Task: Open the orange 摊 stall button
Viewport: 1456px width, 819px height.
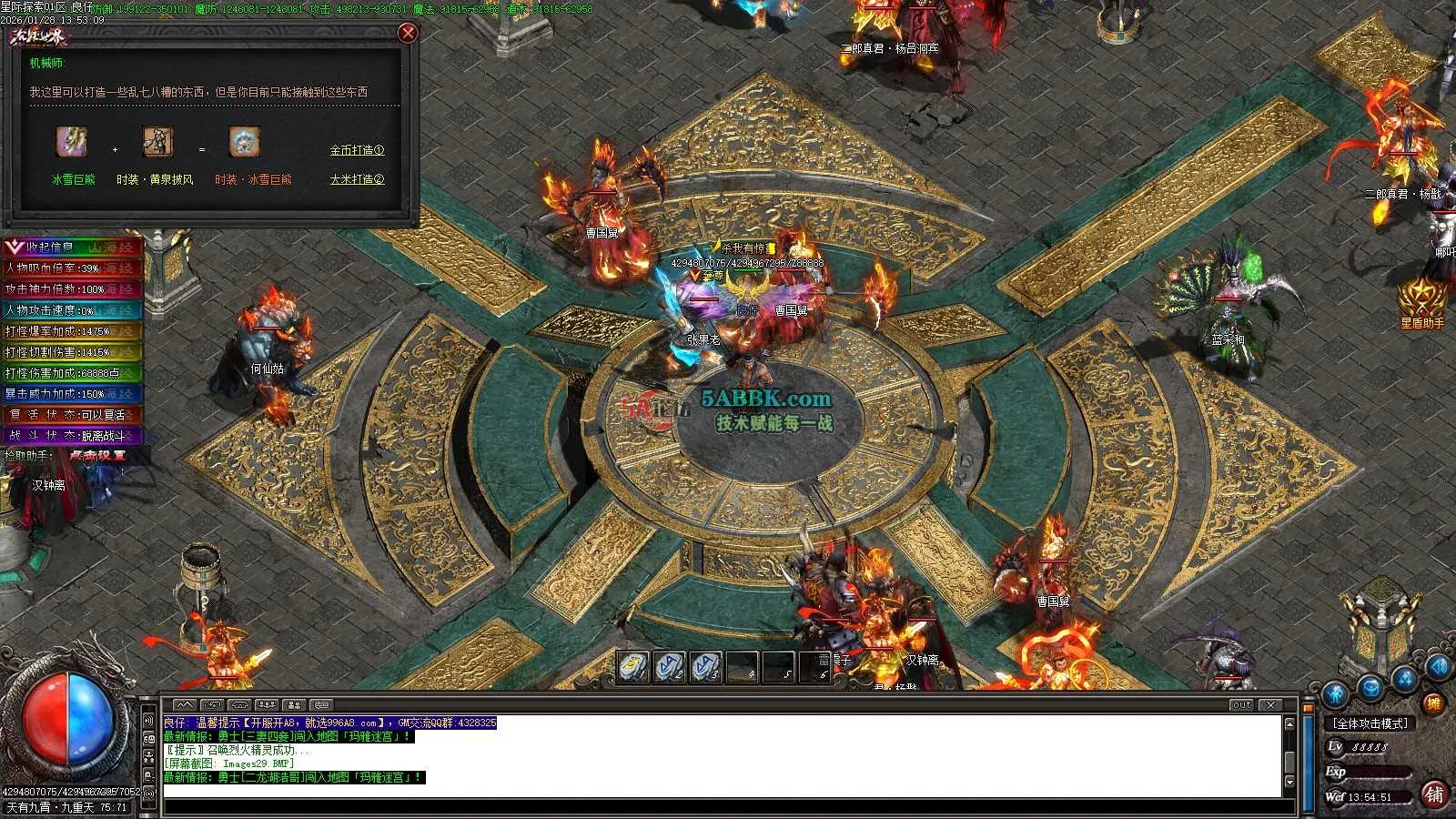Action: pyautogui.click(x=1435, y=703)
